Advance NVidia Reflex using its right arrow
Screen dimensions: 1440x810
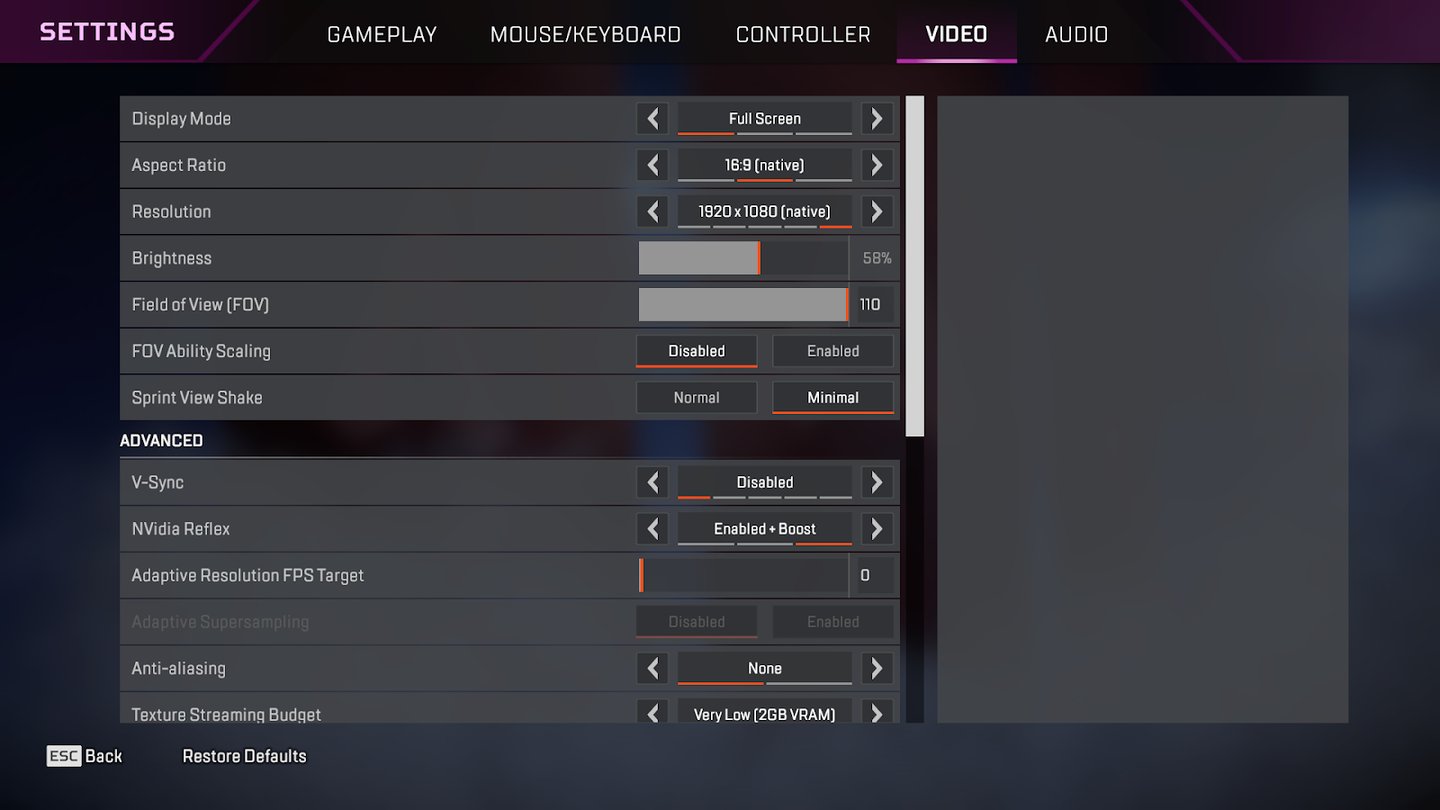[876, 529]
